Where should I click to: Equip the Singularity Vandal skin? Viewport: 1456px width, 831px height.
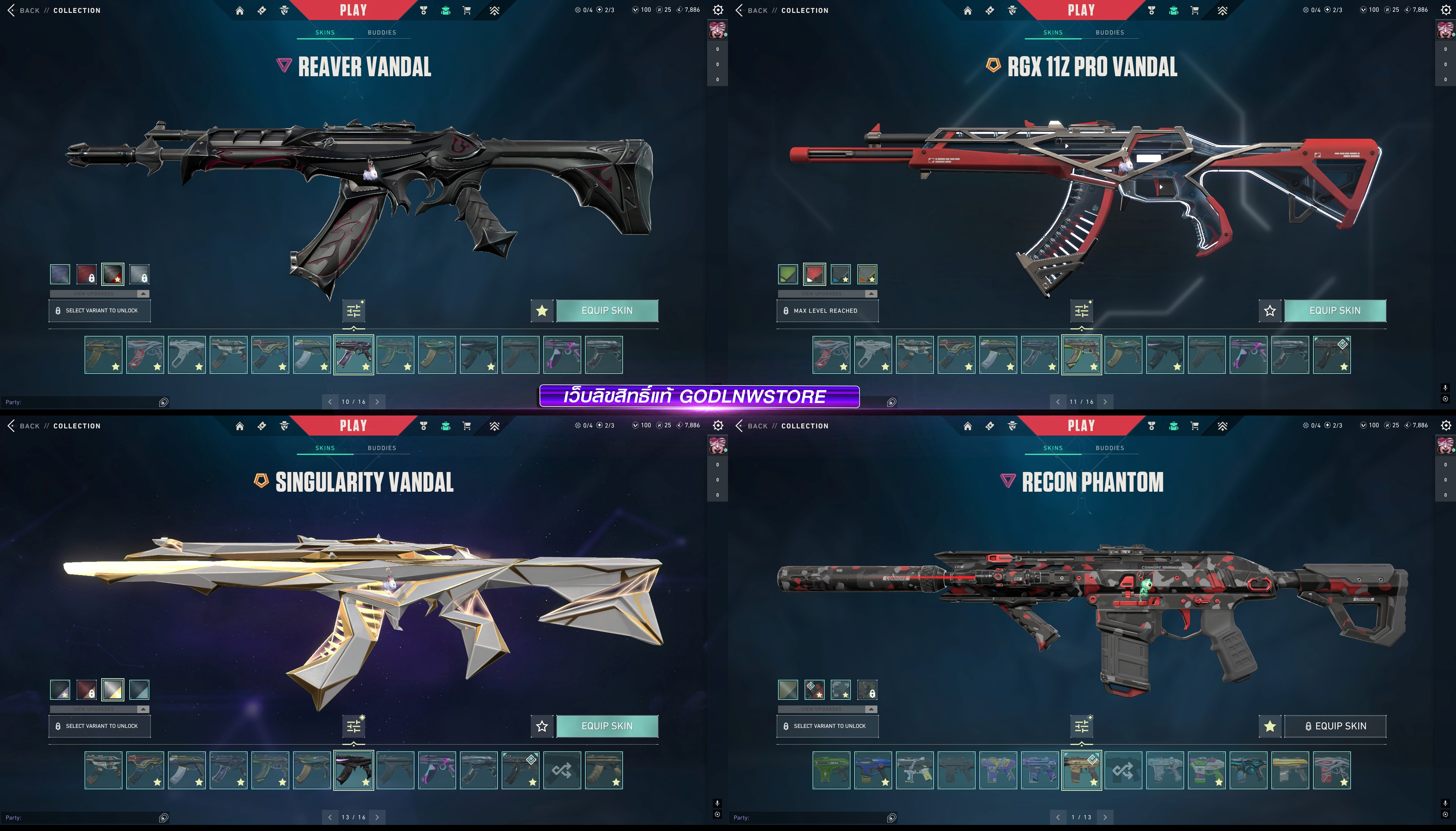point(607,726)
